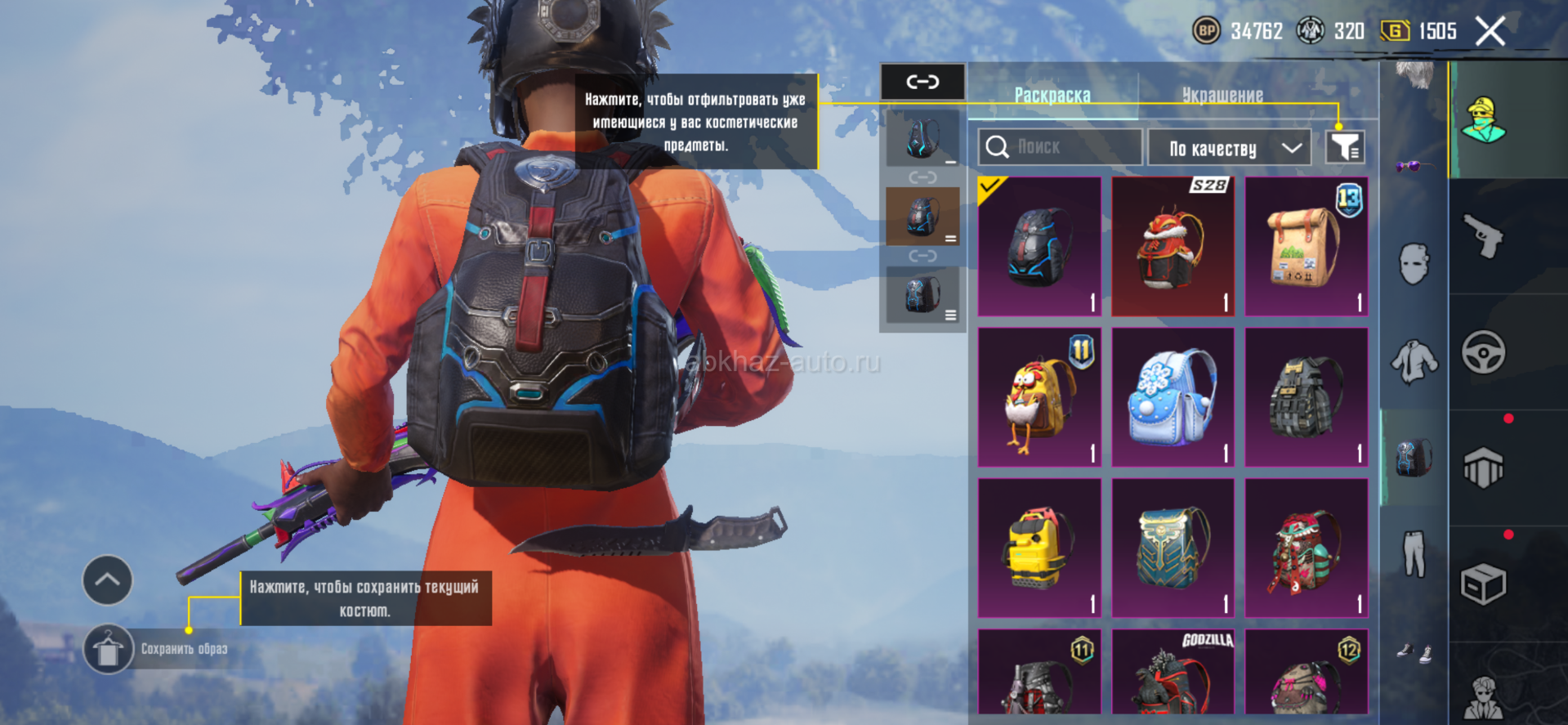The height and width of the screenshot is (725, 1568).
Task: Select the yellow robot backpack skin
Action: point(1039,548)
